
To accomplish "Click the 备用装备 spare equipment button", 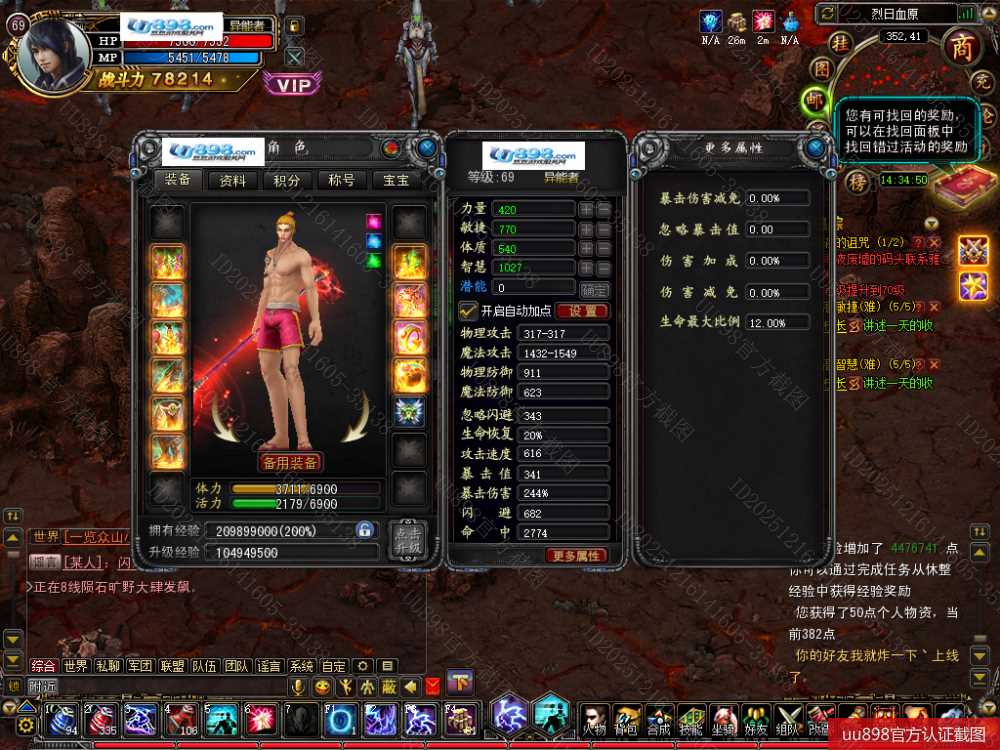I will pyautogui.click(x=291, y=462).
